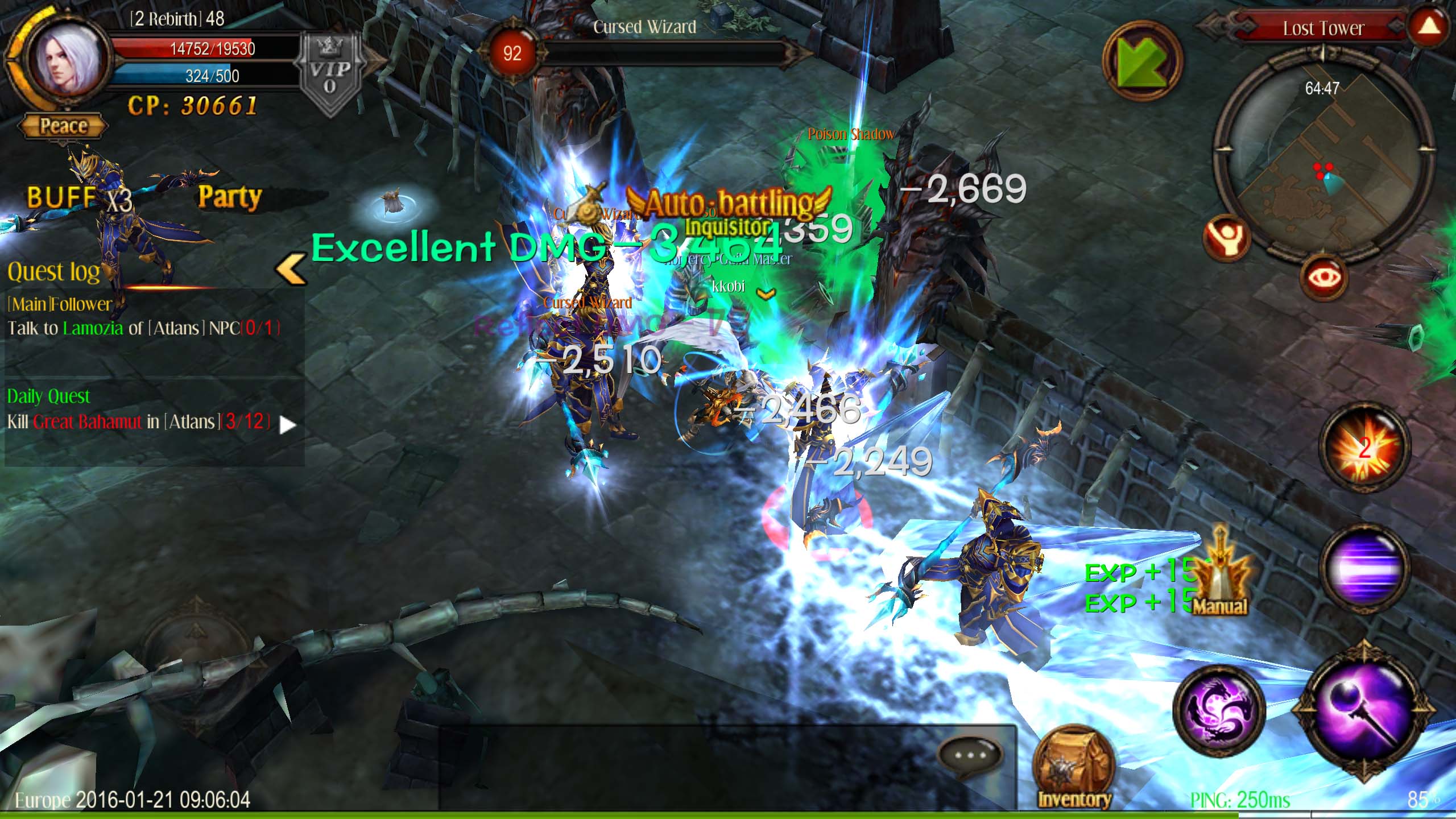Viewport: 1456px width, 819px height.
Task: Collapse the Quest log with yellow arrow
Action: 291,269
